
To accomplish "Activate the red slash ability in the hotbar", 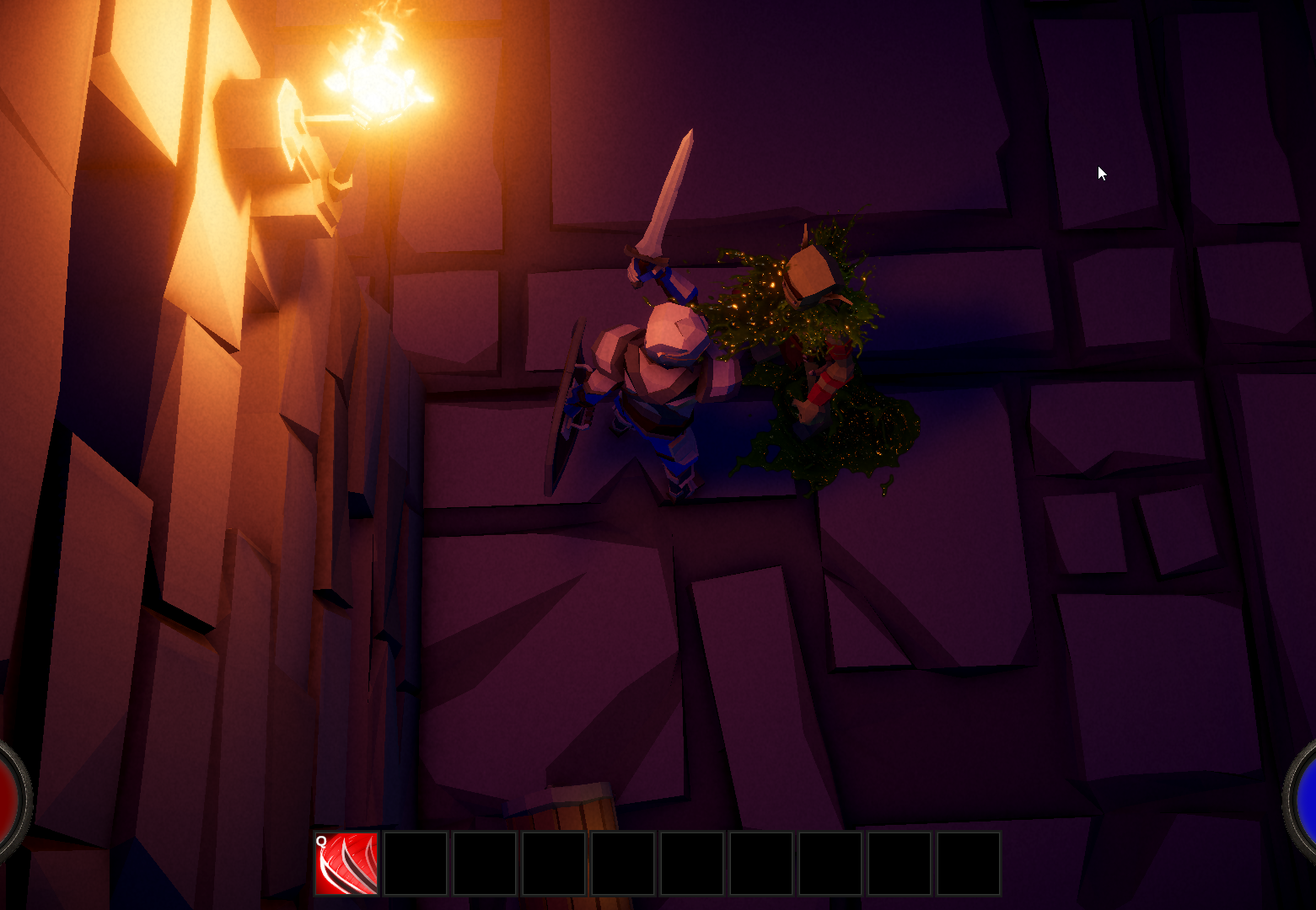I will pos(346,863).
